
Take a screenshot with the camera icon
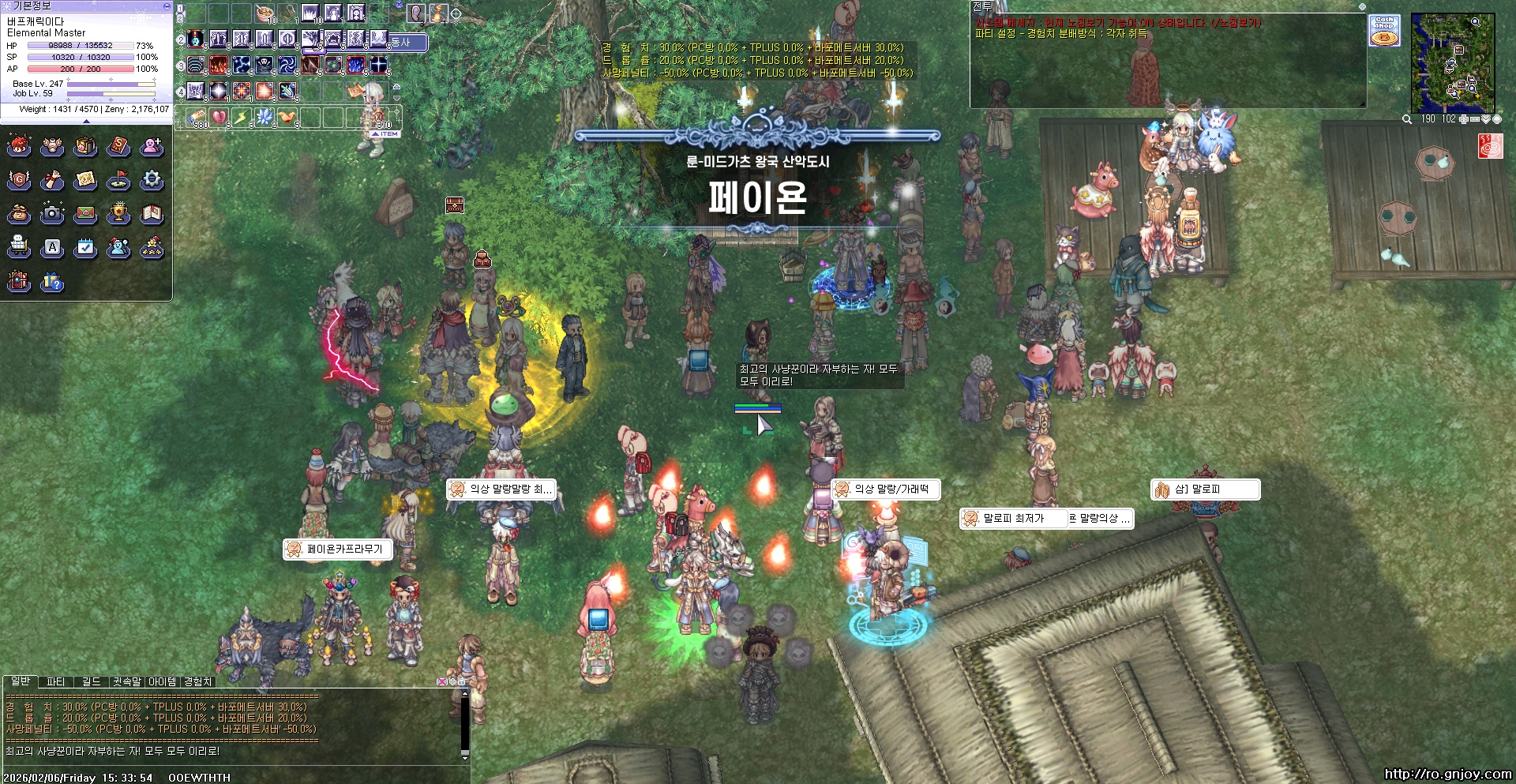[52, 215]
